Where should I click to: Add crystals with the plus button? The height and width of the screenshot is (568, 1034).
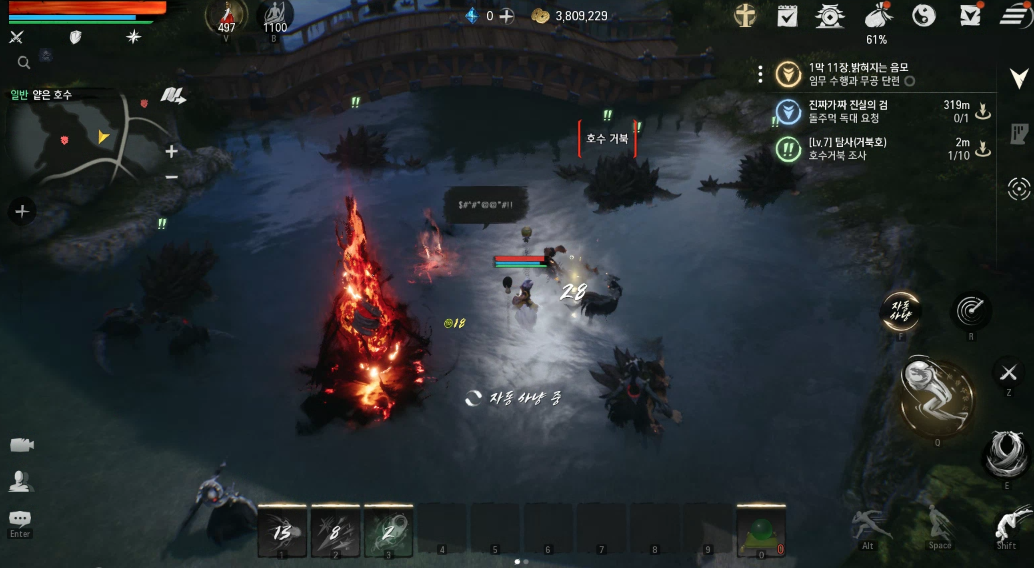pos(507,15)
